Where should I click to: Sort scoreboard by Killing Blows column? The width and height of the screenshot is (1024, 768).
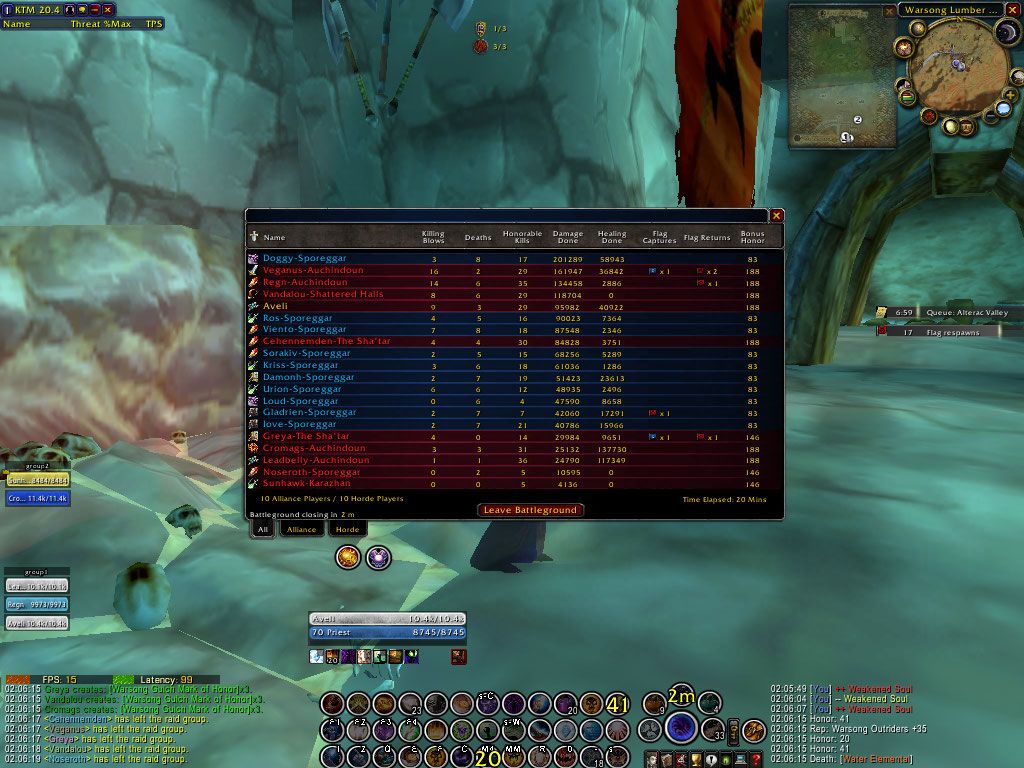pos(432,237)
